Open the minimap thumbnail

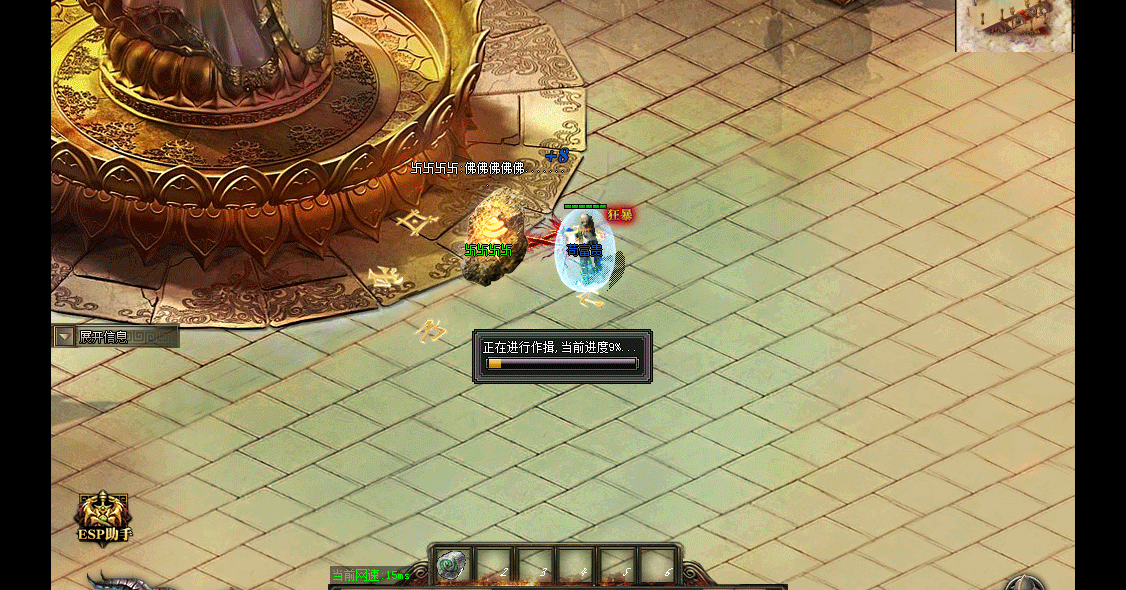pos(1013,25)
